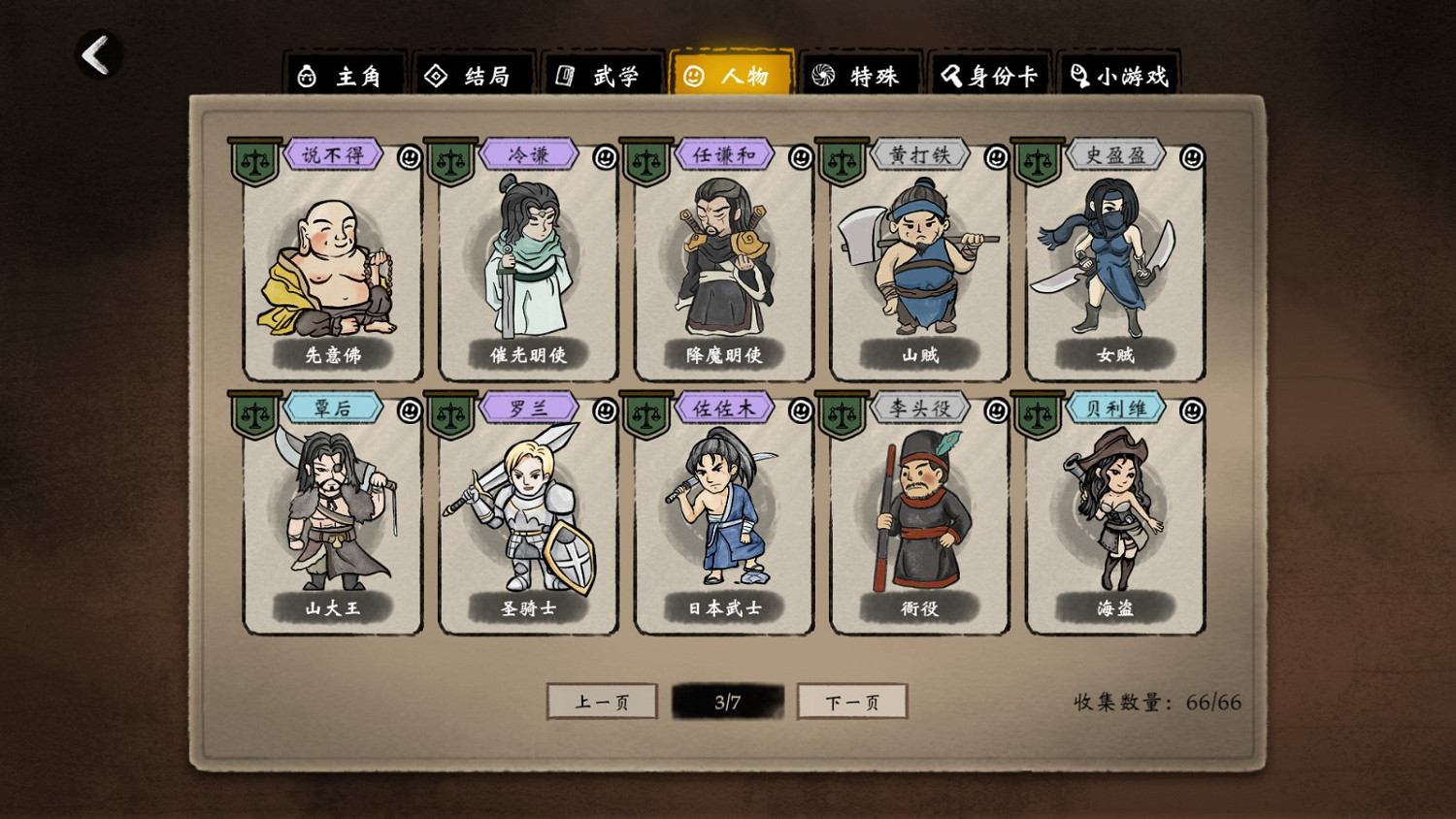Click the scale emblem on 李头役's card
The image size is (1456, 819).
click(x=843, y=408)
